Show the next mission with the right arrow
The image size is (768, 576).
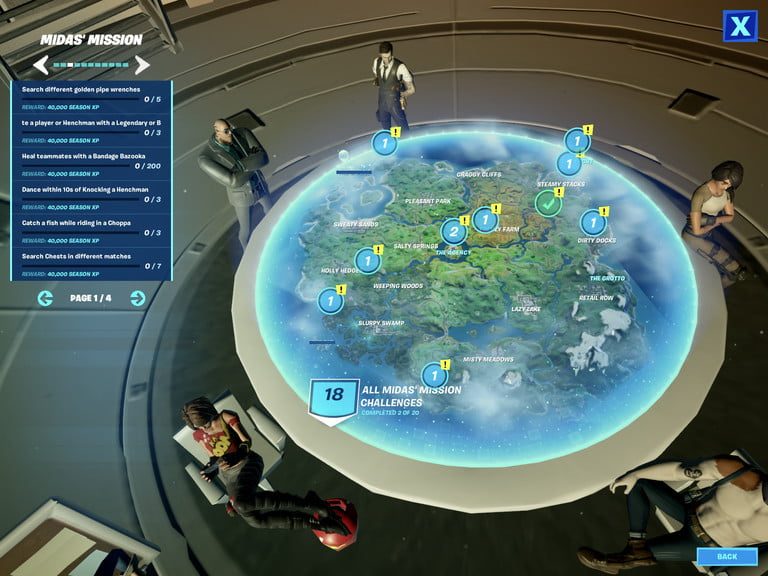pyautogui.click(x=142, y=65)
